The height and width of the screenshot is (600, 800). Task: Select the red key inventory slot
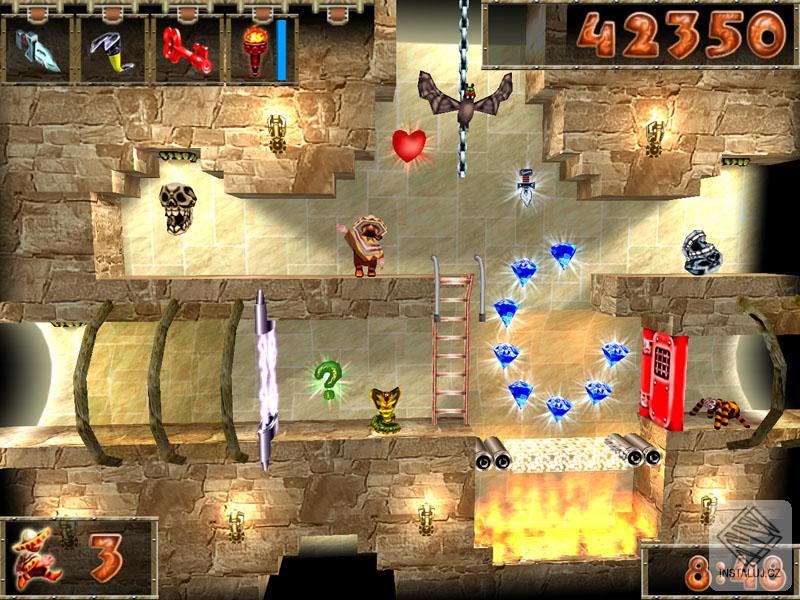tap(183, 51)
